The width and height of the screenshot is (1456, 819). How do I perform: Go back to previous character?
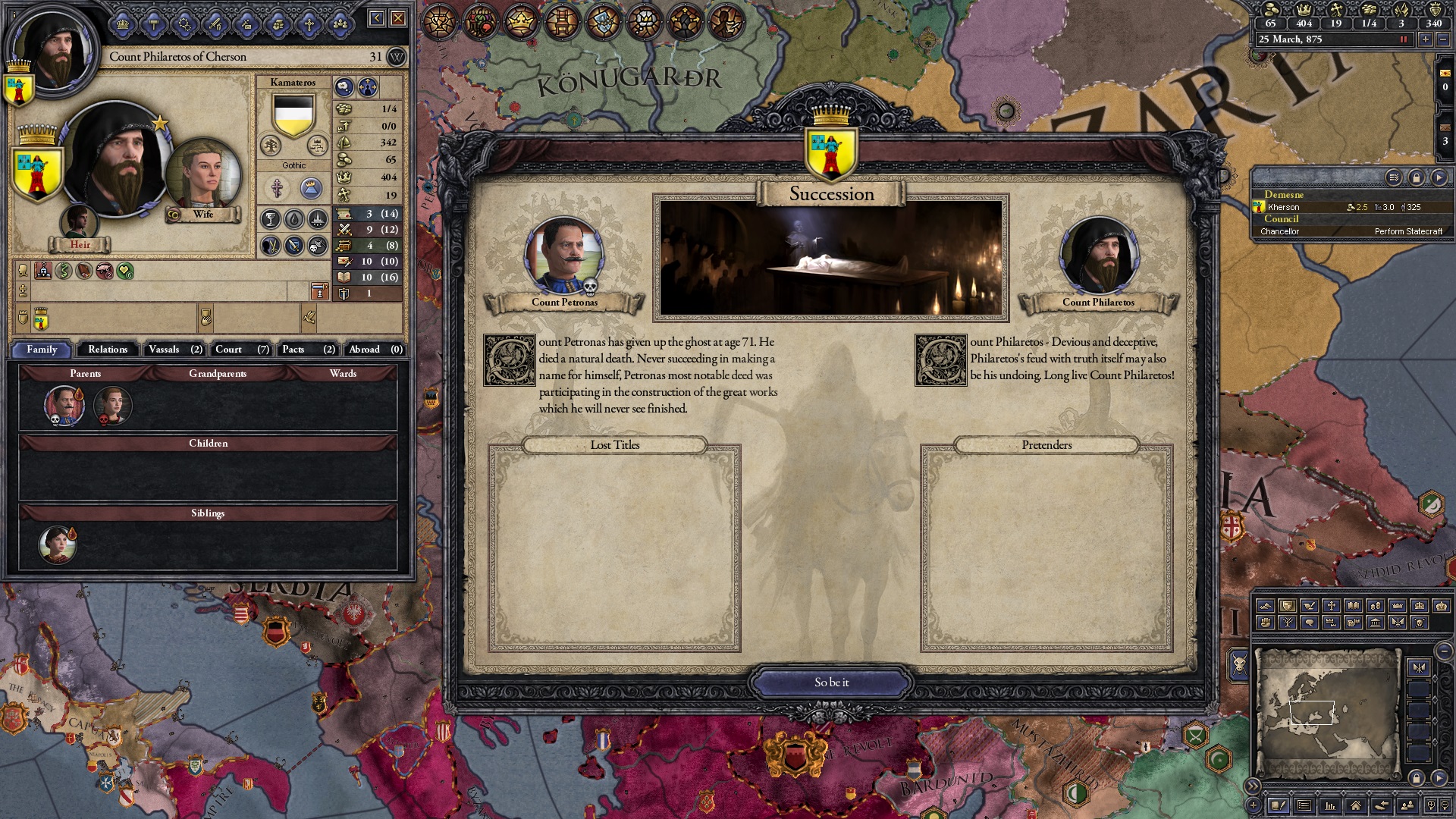point(376,18)
